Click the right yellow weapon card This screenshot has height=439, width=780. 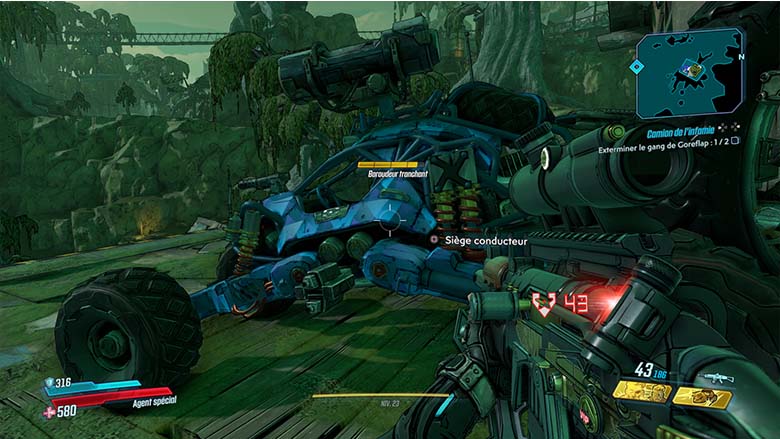pyautogui.click(x=701, y=398)
